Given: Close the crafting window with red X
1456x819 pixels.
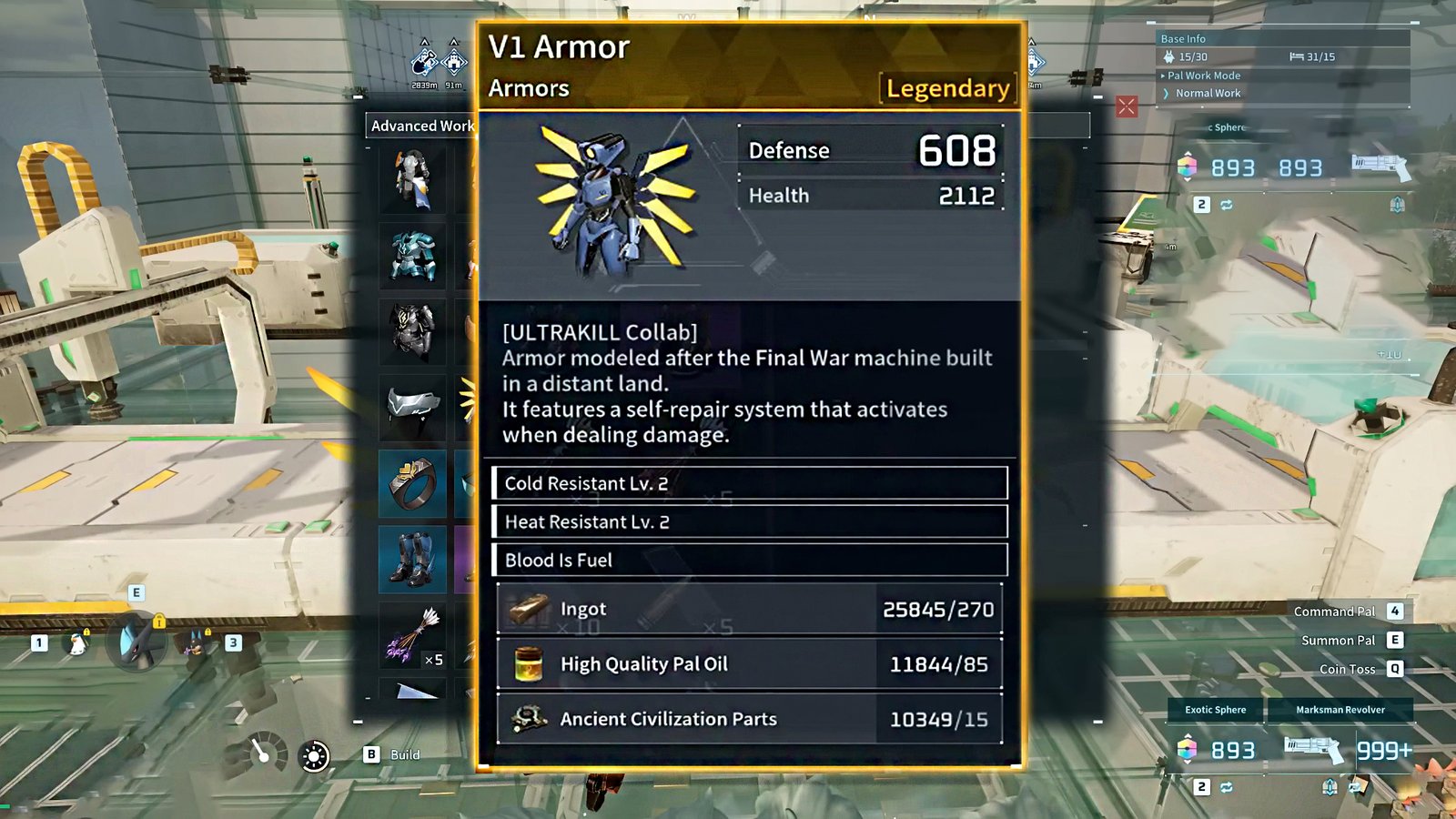Looking at the screenshot, I should (1127, 106).
